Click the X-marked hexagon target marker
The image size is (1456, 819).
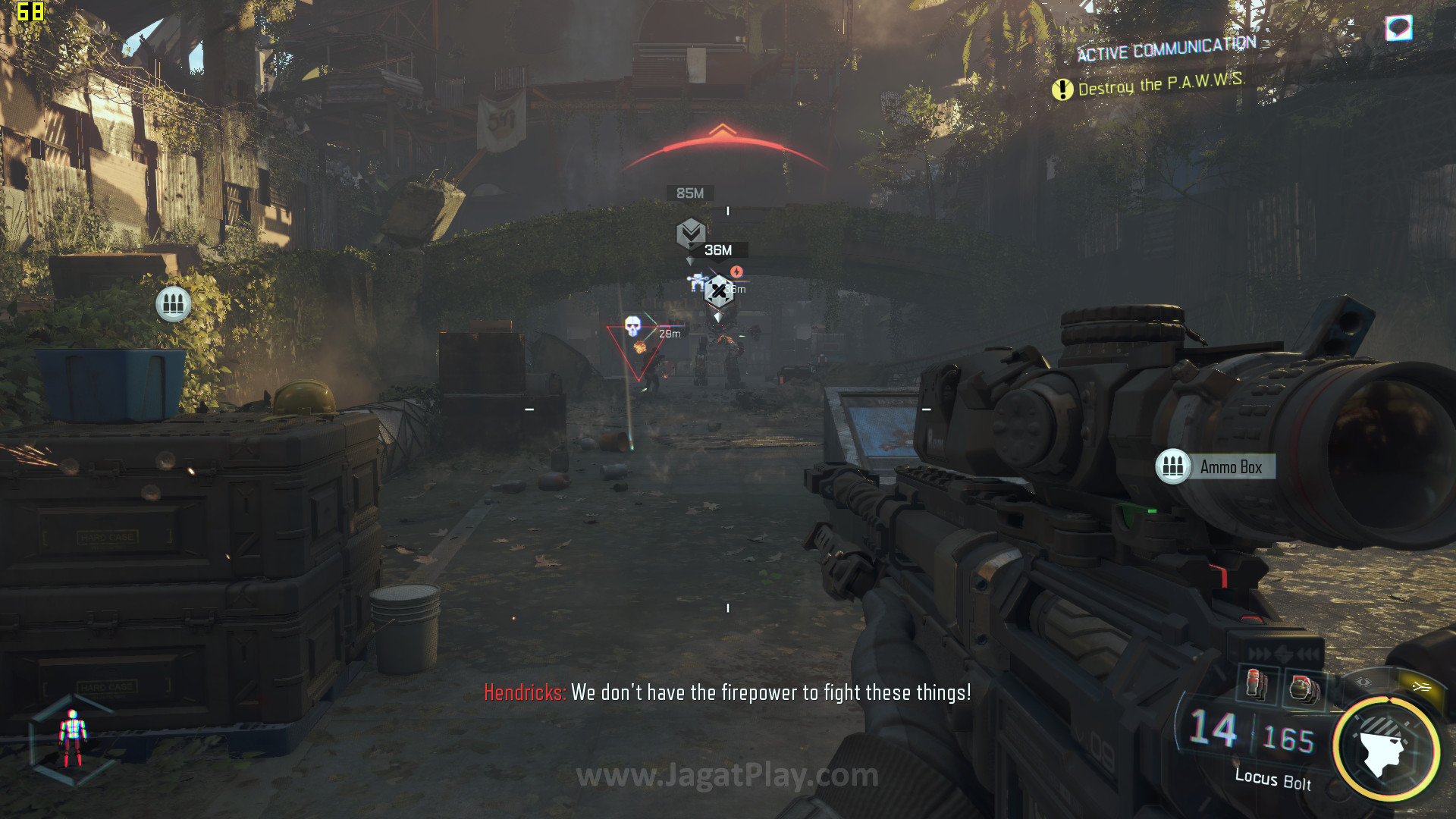718,290
